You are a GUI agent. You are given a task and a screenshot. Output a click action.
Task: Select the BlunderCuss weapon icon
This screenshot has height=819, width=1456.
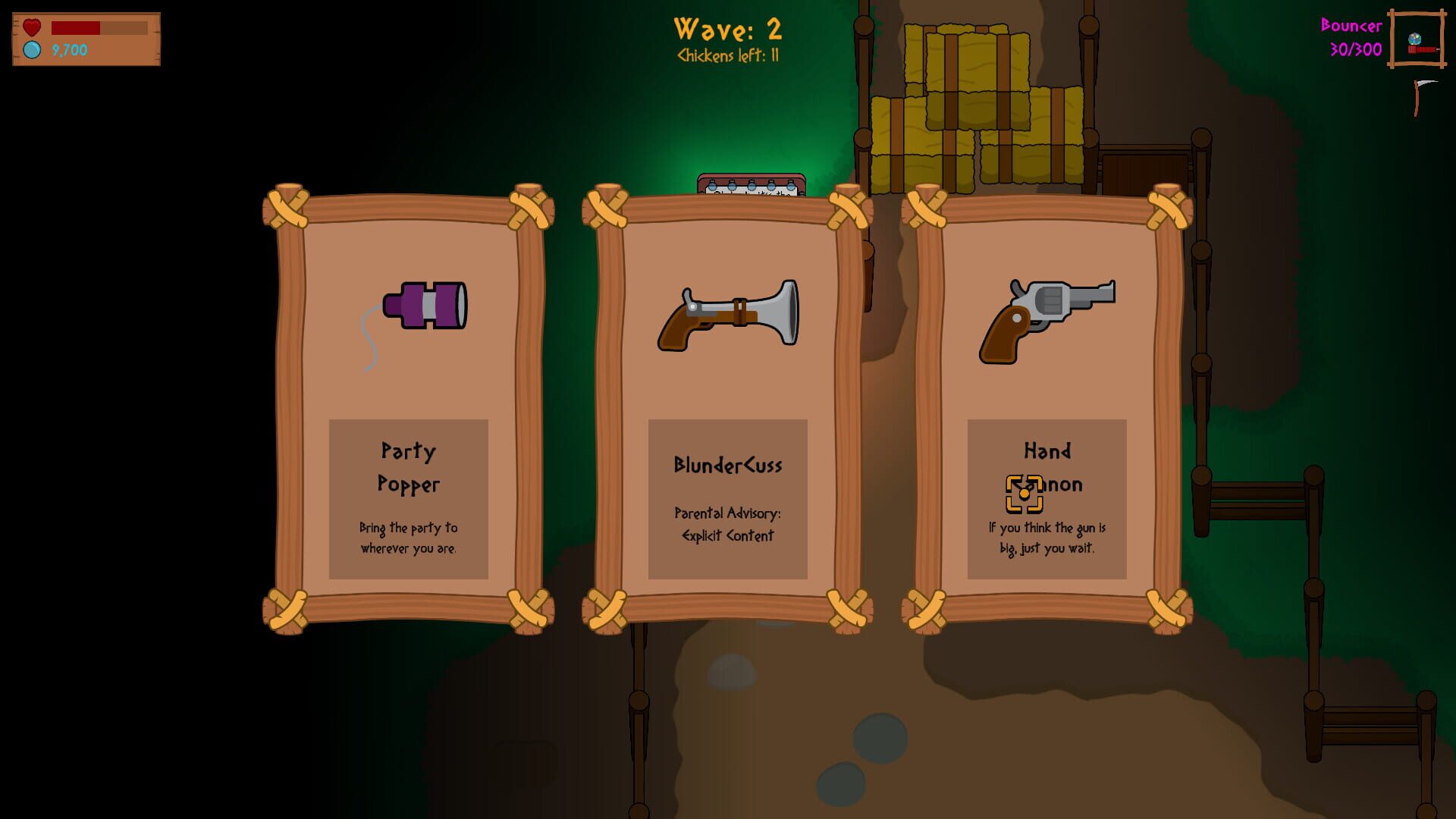click(x=726, y=317)
